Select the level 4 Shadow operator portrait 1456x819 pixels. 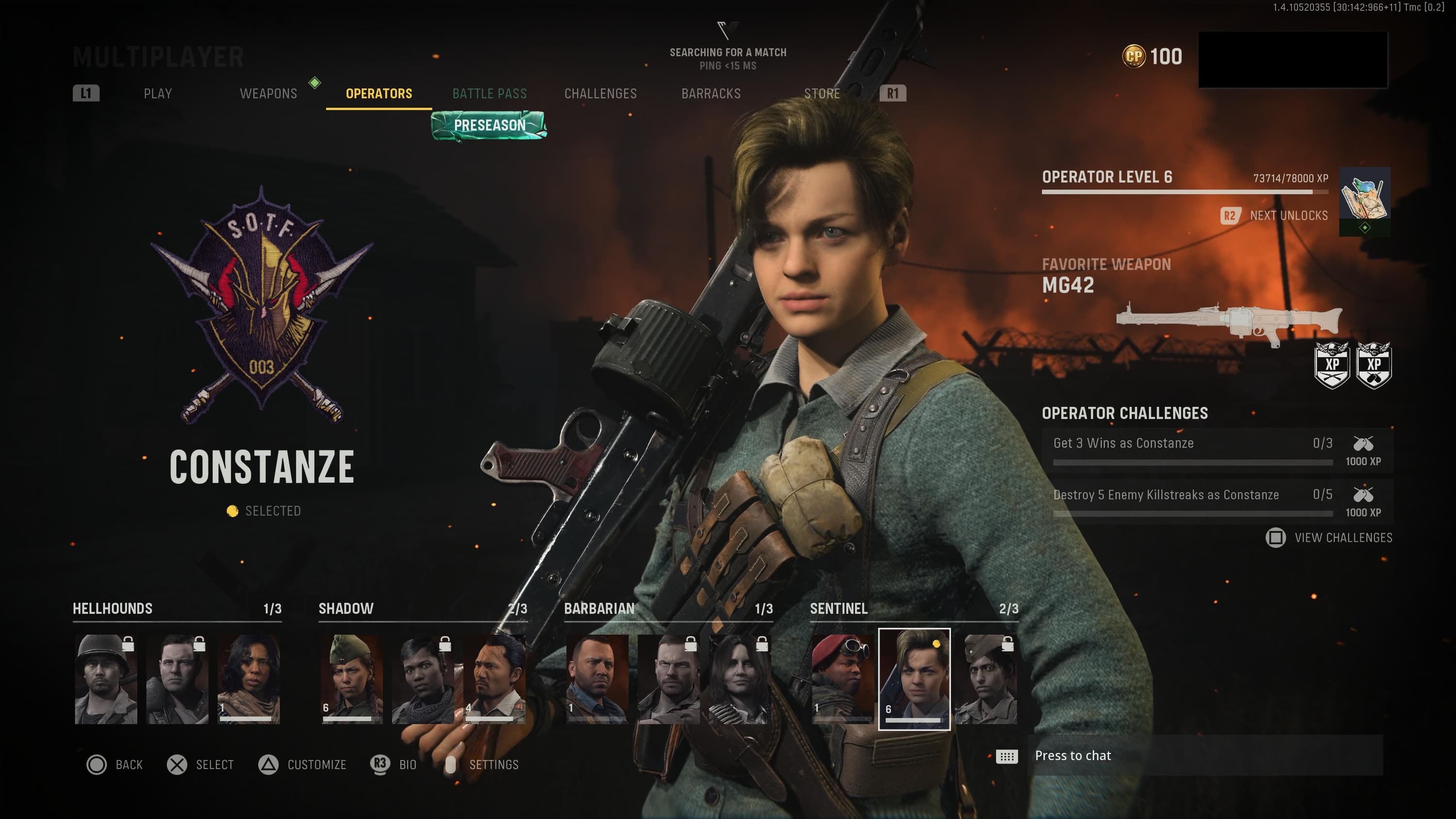point(495,679)
